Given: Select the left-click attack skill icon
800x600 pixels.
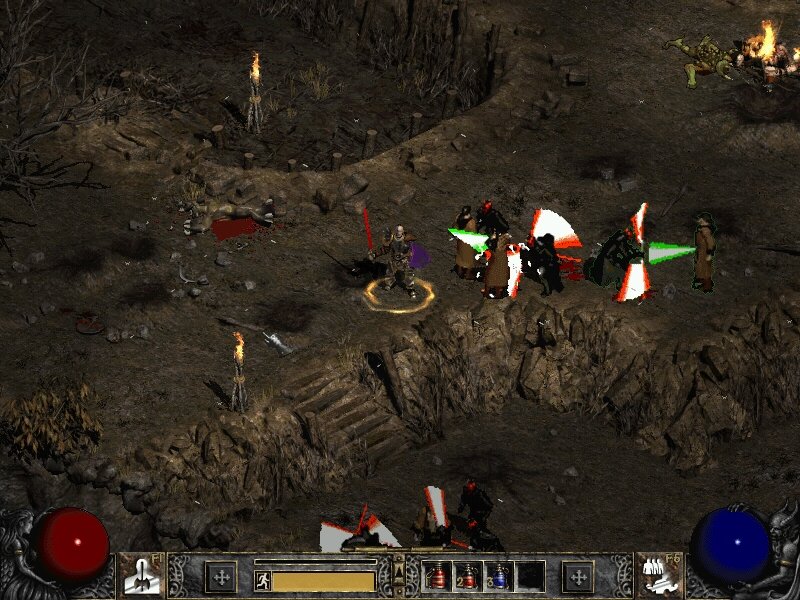Looking at the screenshot, I should (138, 575).
